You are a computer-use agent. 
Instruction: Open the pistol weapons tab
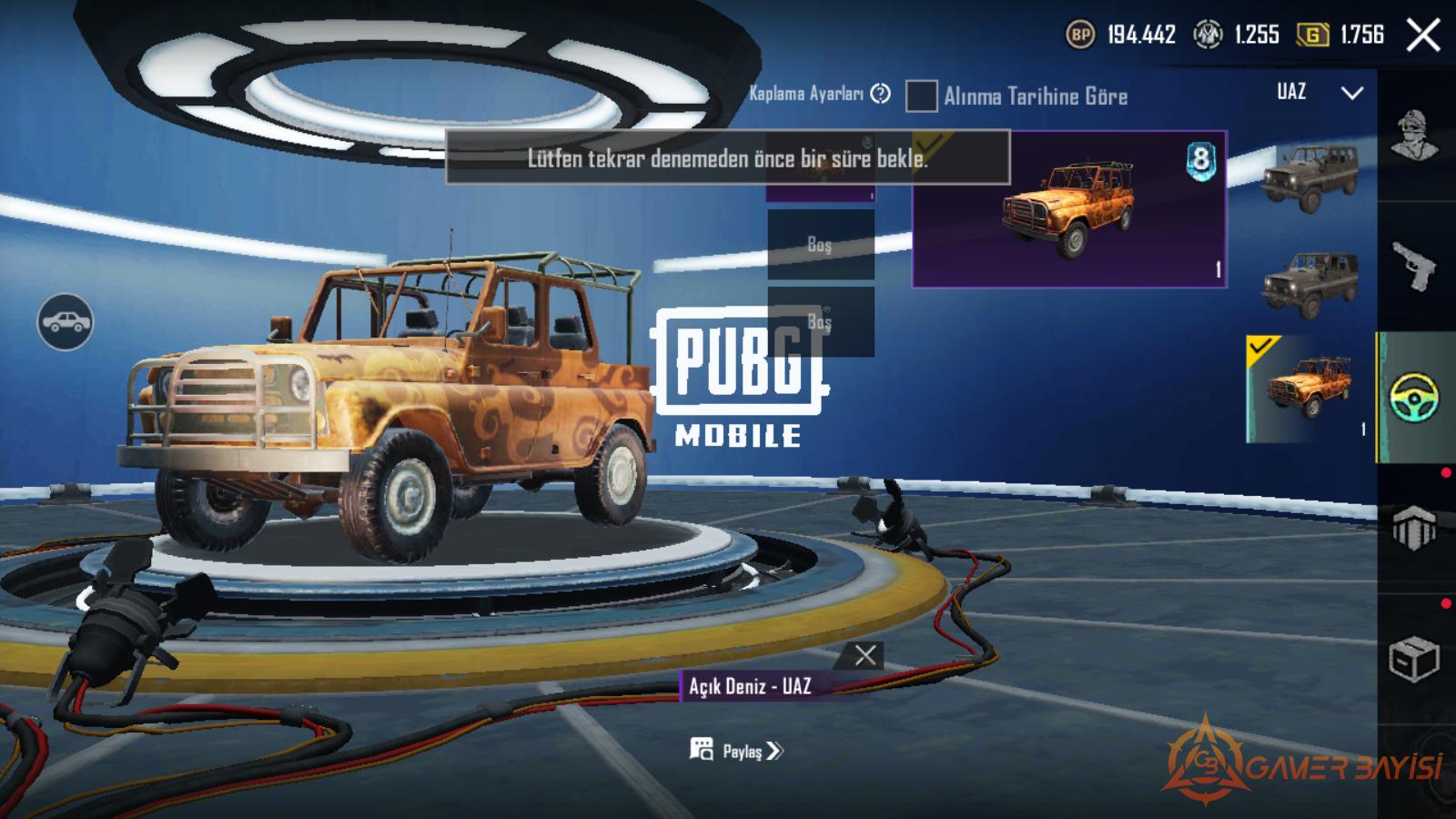point(1415,267)
